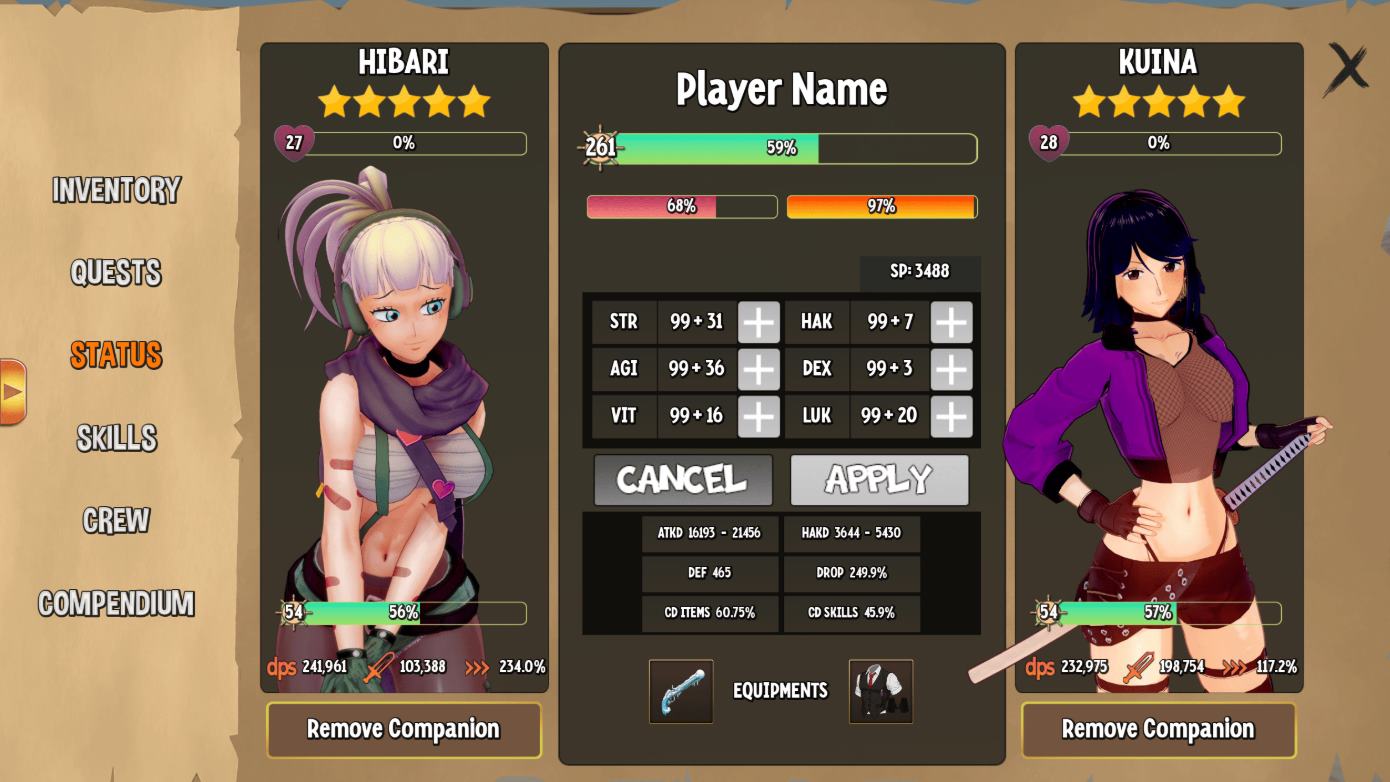Cancel the stat allocation
Image resolution: width=1390 pixels, height=782 pixels.
point(683,480)
